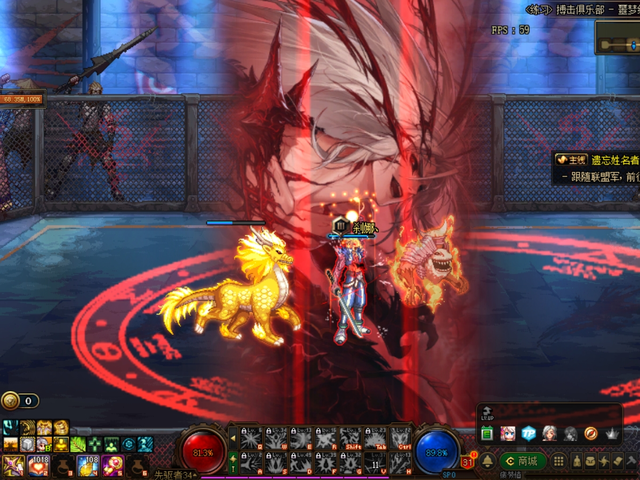Toggle the skill bar left arrow
This screenshot has height=480, width=640.
(233, 436)
